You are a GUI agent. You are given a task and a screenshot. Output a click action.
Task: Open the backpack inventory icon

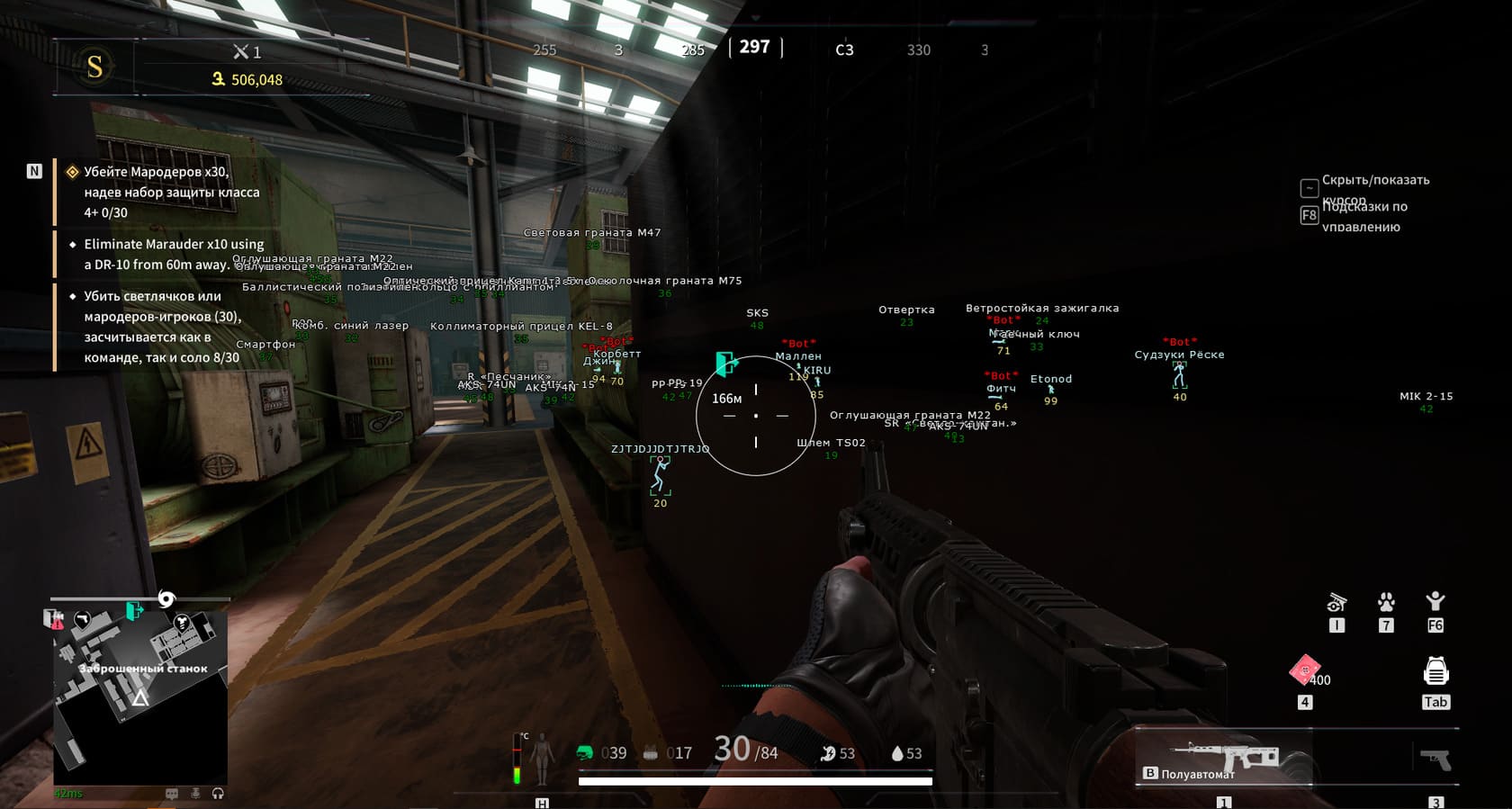tap(1435, 672)
